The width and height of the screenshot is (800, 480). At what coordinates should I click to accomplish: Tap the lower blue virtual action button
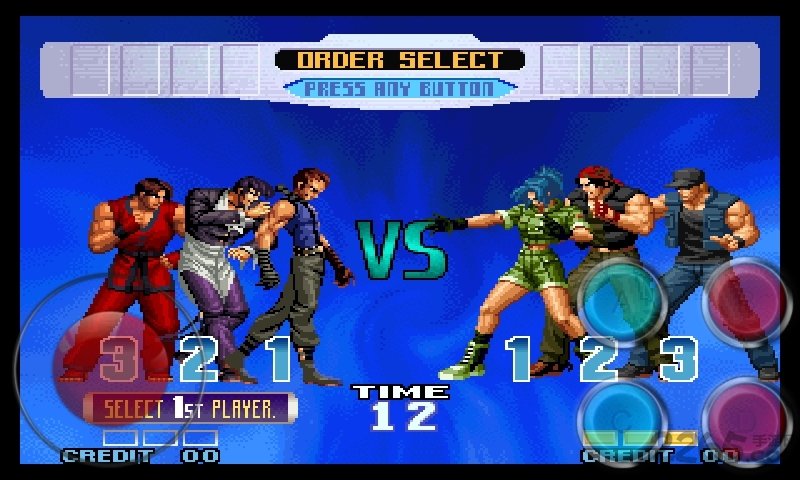point(622,418)
